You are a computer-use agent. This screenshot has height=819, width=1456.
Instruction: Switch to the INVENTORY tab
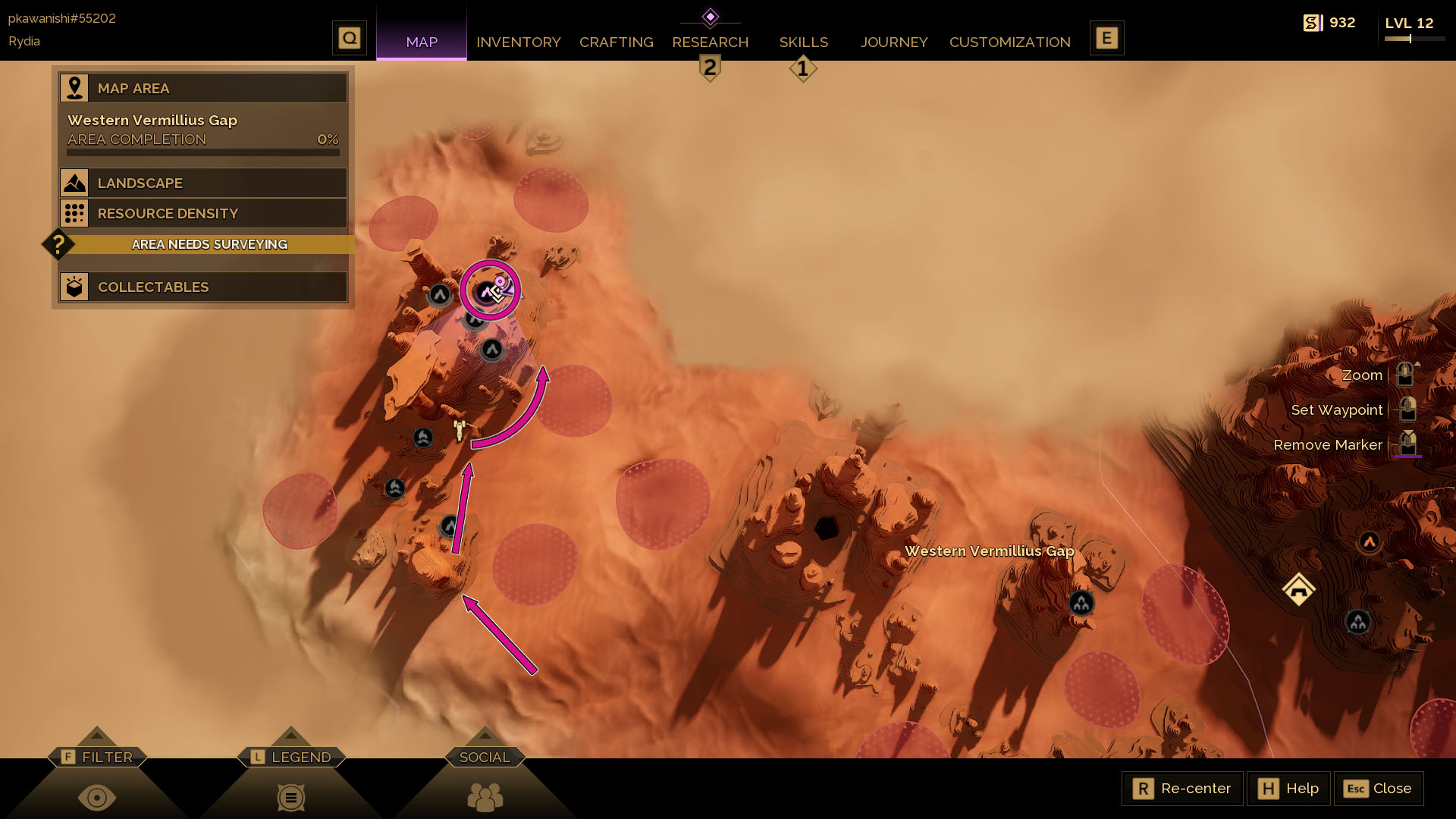[519, 42]
